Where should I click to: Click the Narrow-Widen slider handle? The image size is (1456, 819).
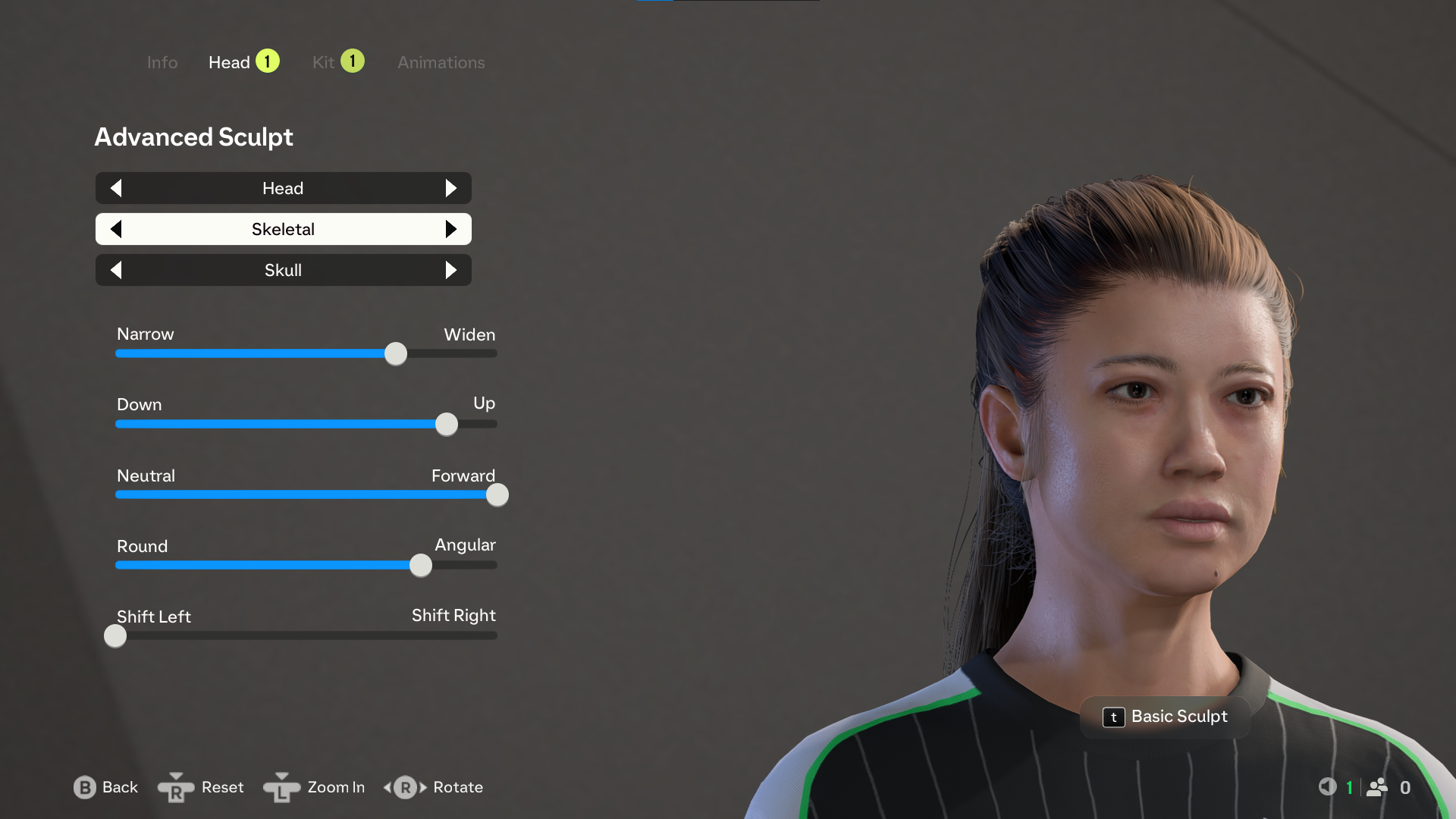(395, 353)
